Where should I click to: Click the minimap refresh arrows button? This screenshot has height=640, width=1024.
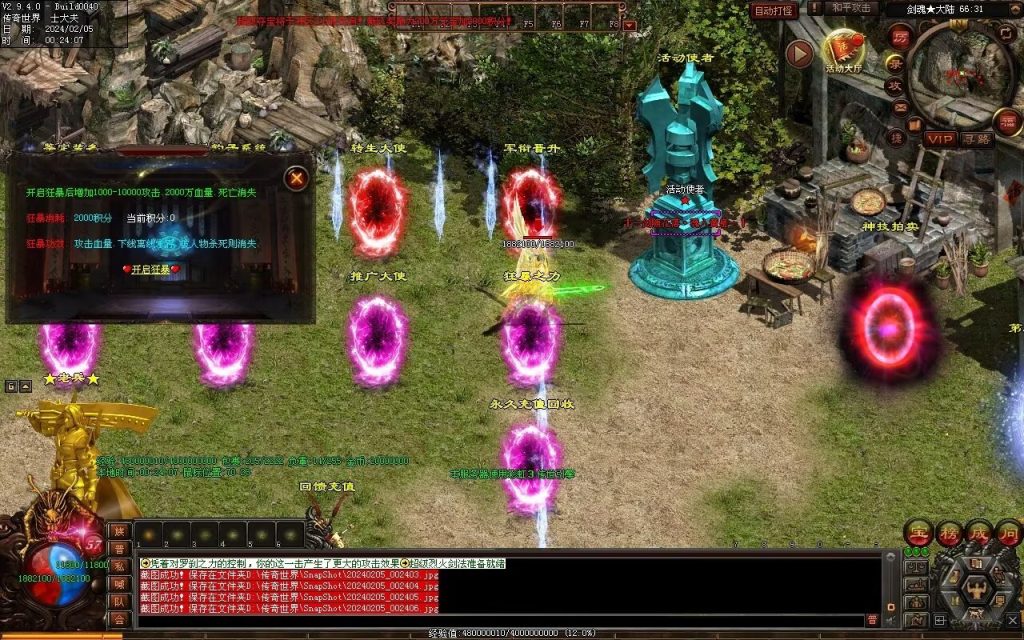[1004, 35]
